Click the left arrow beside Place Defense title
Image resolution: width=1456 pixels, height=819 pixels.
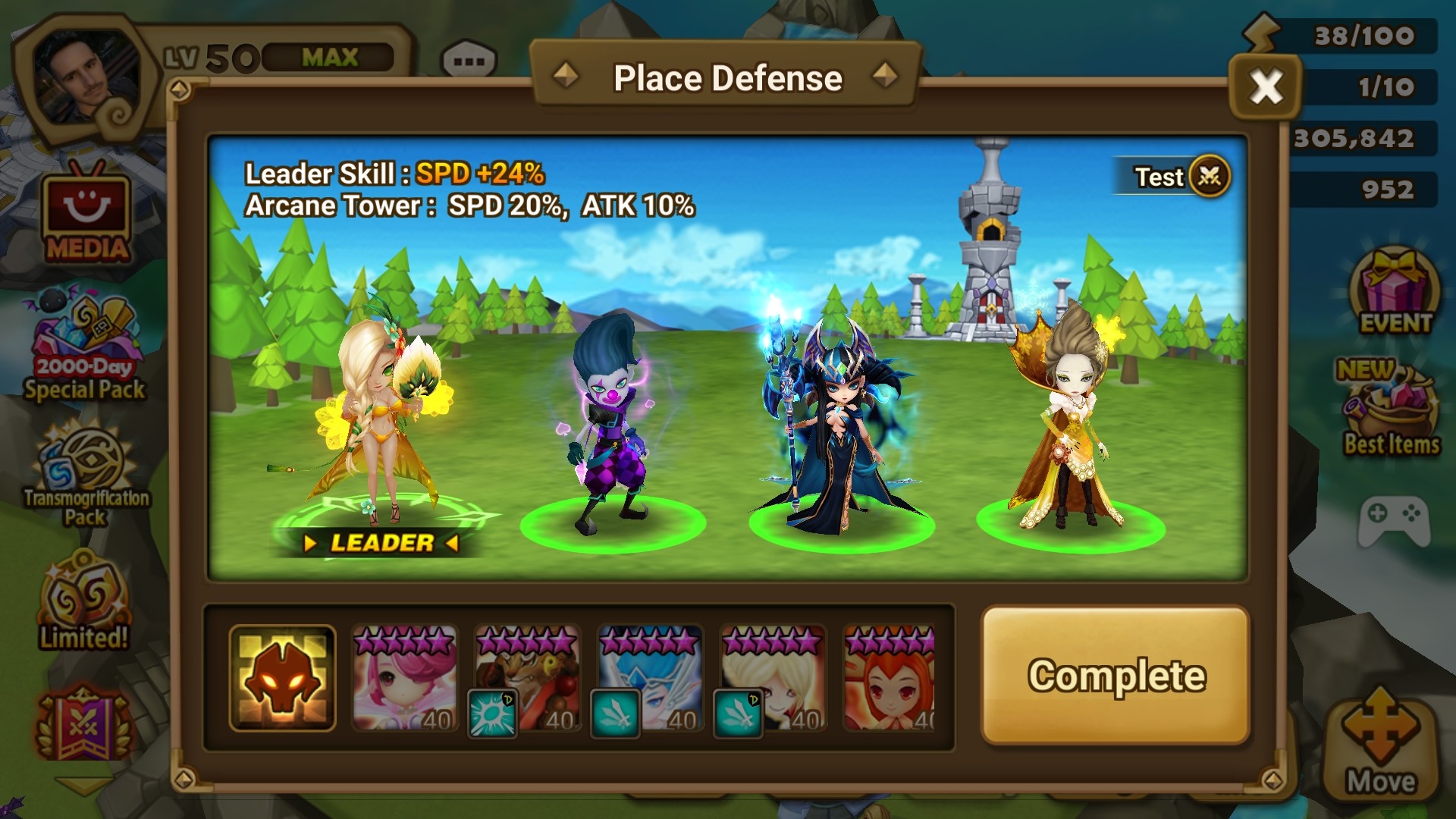pyautogui.click(x=565, y=76)
